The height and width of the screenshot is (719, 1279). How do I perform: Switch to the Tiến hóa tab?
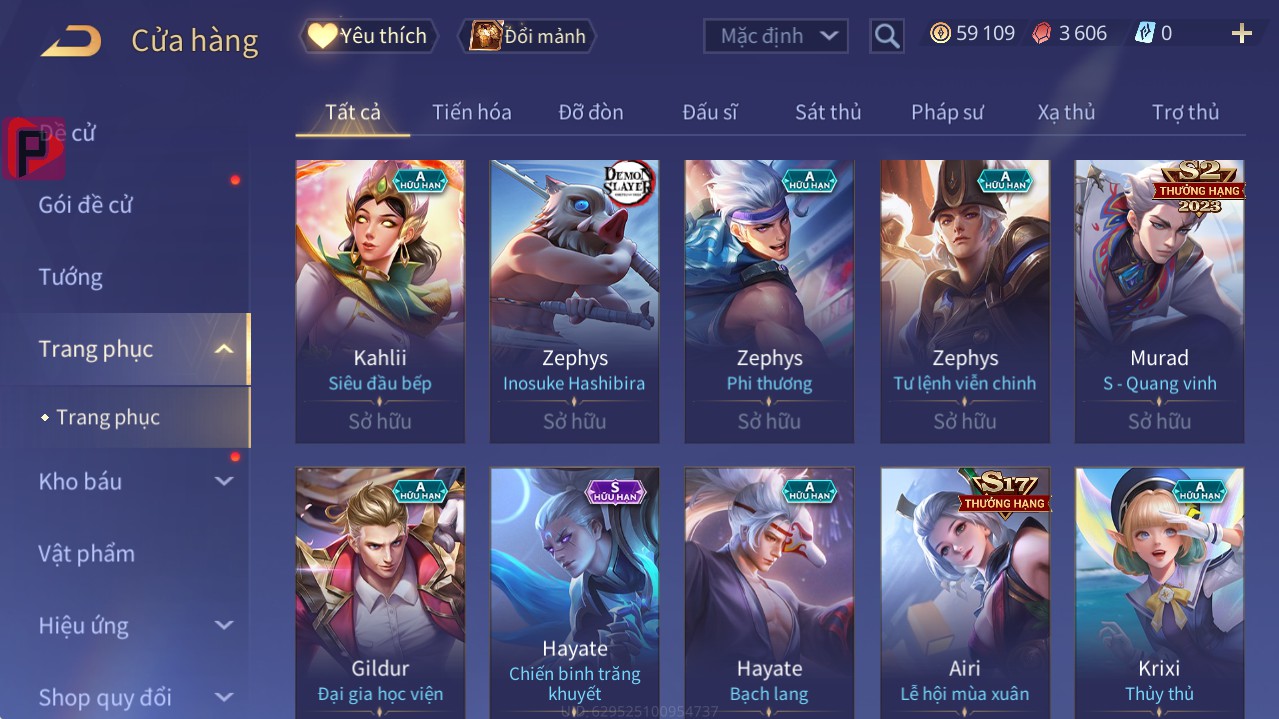pyautogui.click(x=471, y=112)
